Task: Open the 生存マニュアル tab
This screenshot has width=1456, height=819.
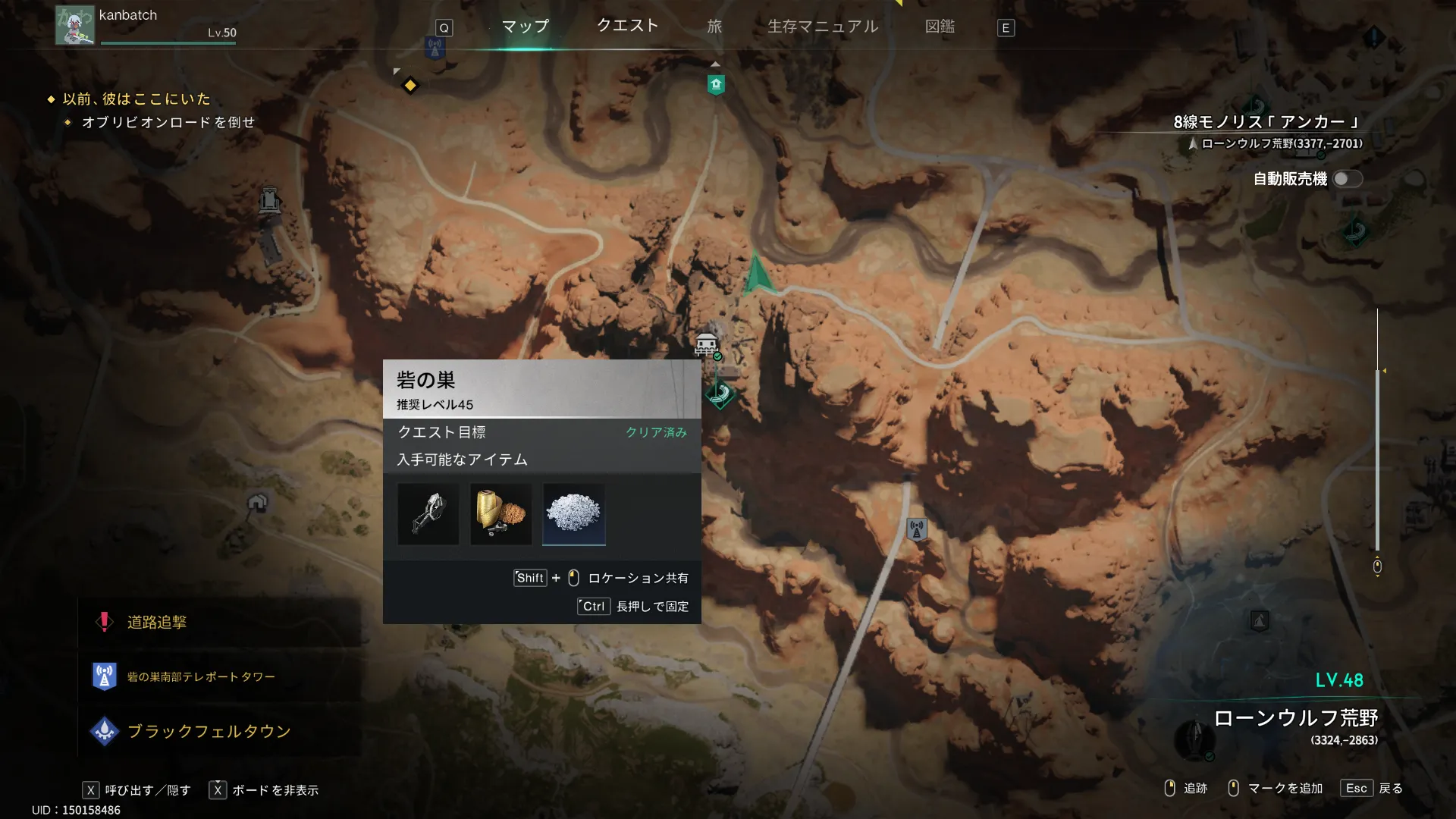Action: [823, 27]
